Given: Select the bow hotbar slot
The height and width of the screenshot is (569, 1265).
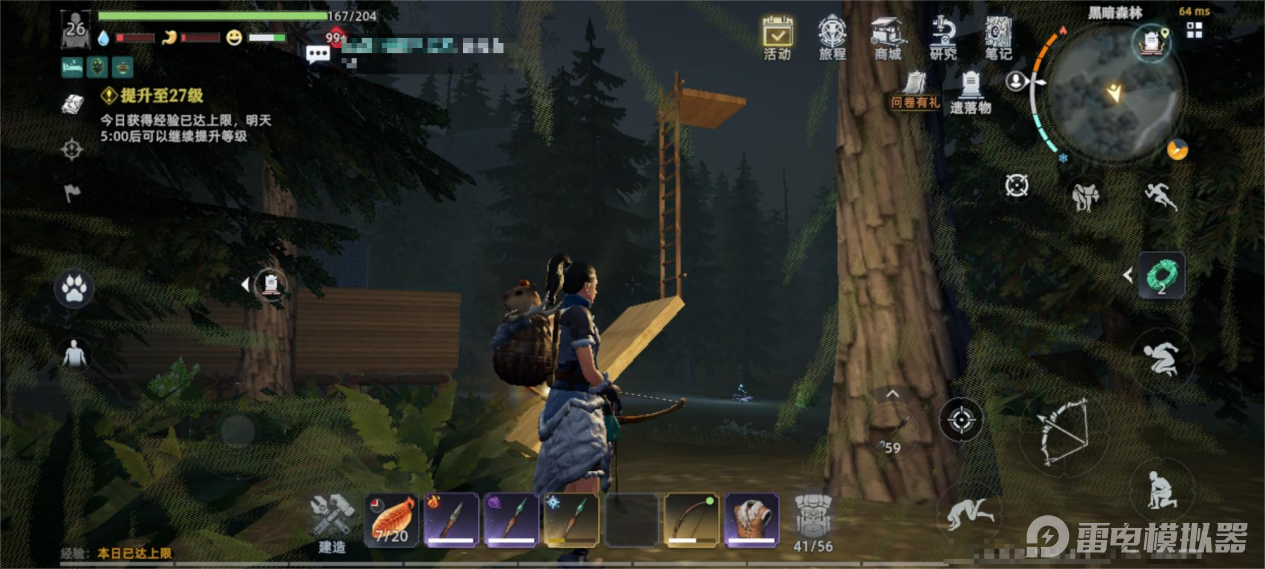Looking at the screenshot, I should coord(691,519).
